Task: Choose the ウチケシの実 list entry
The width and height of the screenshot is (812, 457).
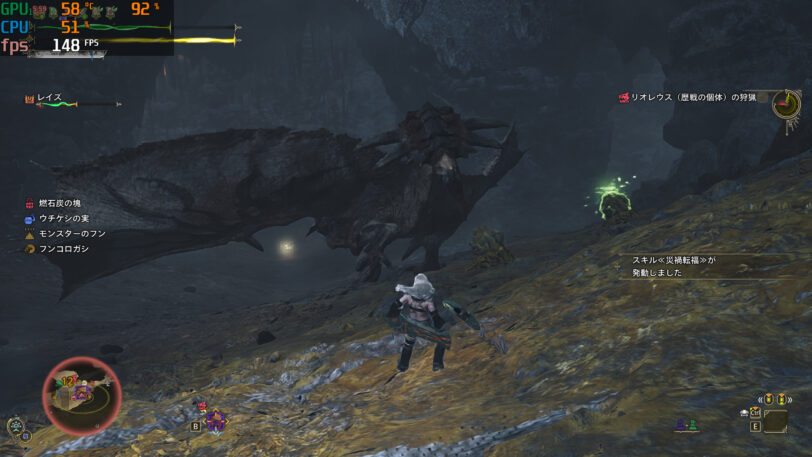Action: tap(62, 218)
